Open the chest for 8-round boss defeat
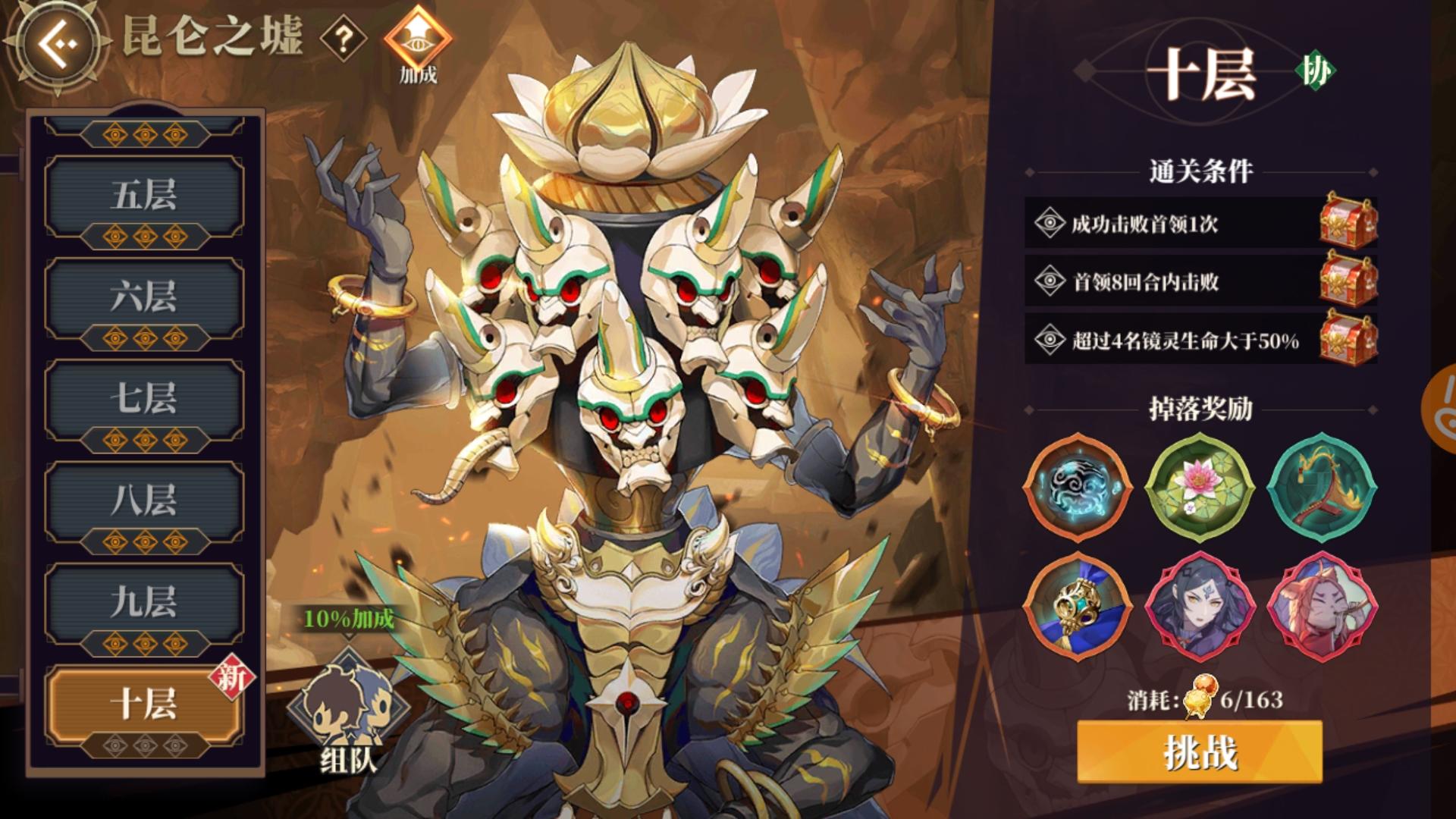Viewport: 1456px width, 819px height. 1348,281
